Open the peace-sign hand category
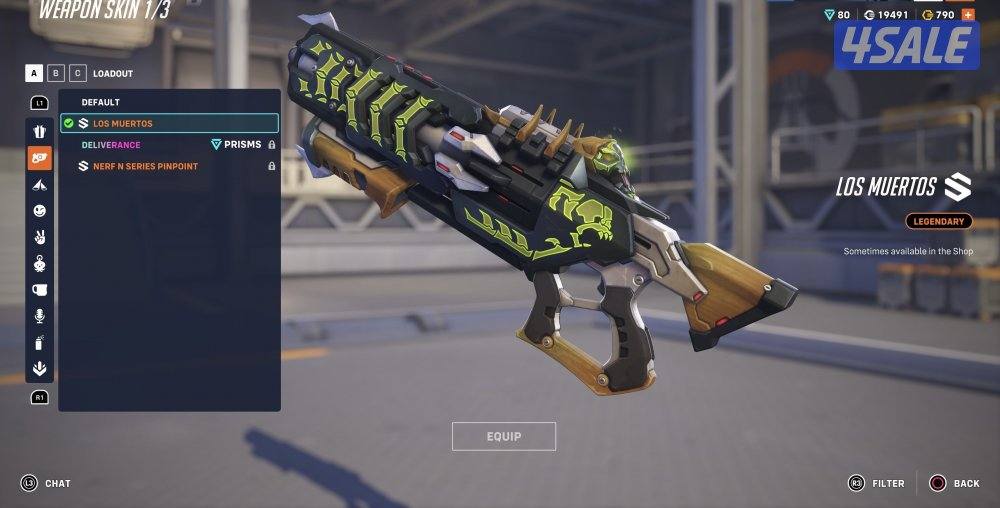 tap(39, 237)
